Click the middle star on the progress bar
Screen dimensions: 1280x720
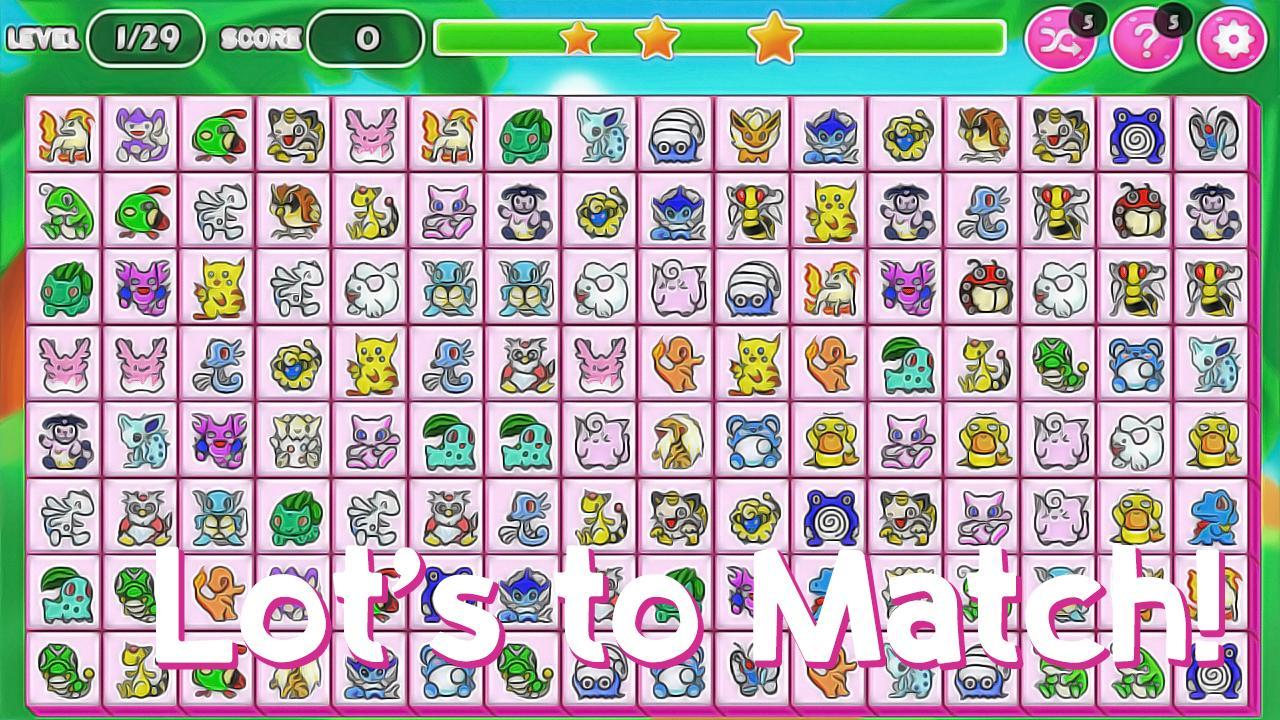659,36
